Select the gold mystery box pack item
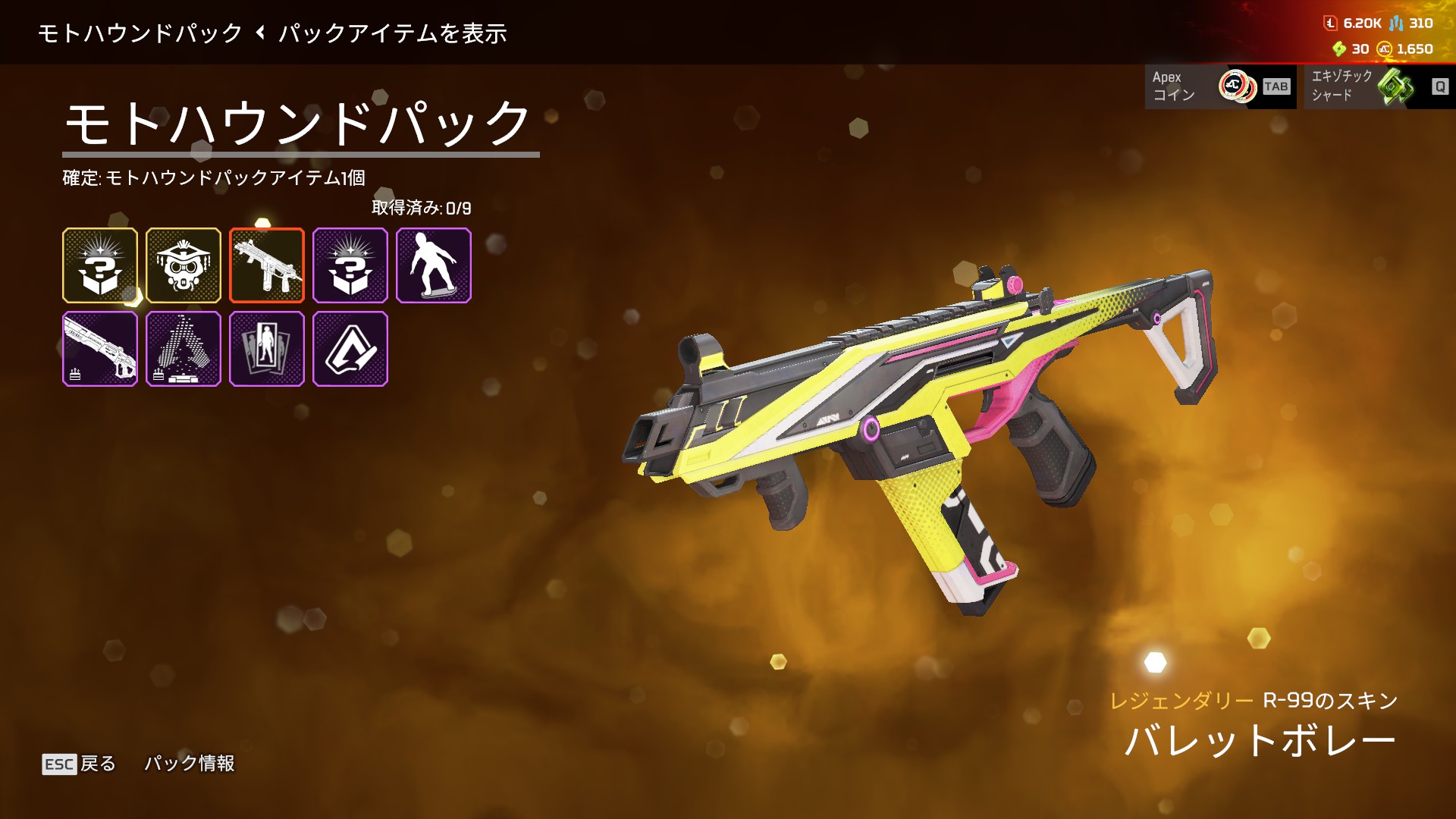The width and height of the screenshot is (1456, 819). 100,265
